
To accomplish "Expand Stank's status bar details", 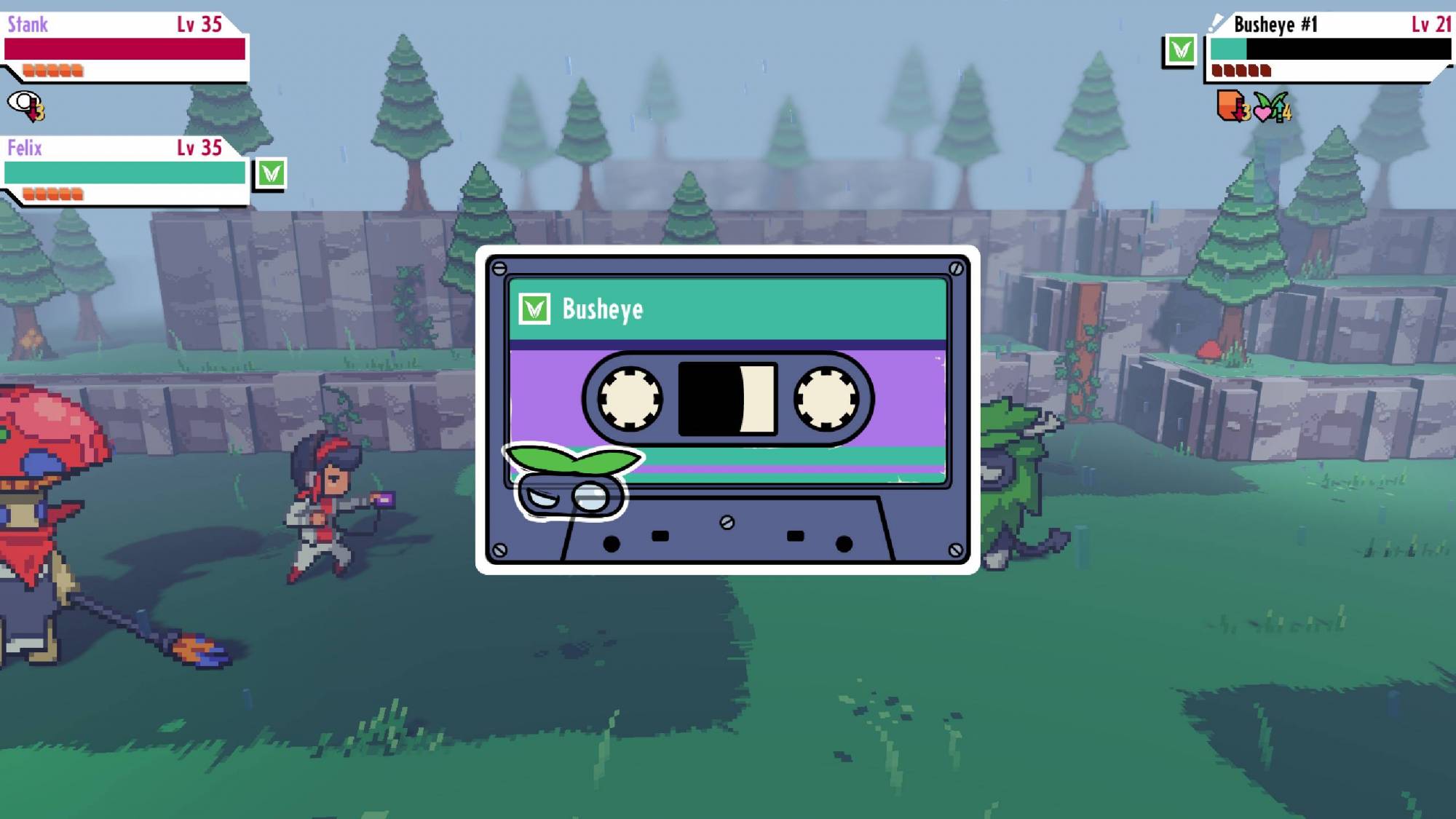I will [124, 44].
